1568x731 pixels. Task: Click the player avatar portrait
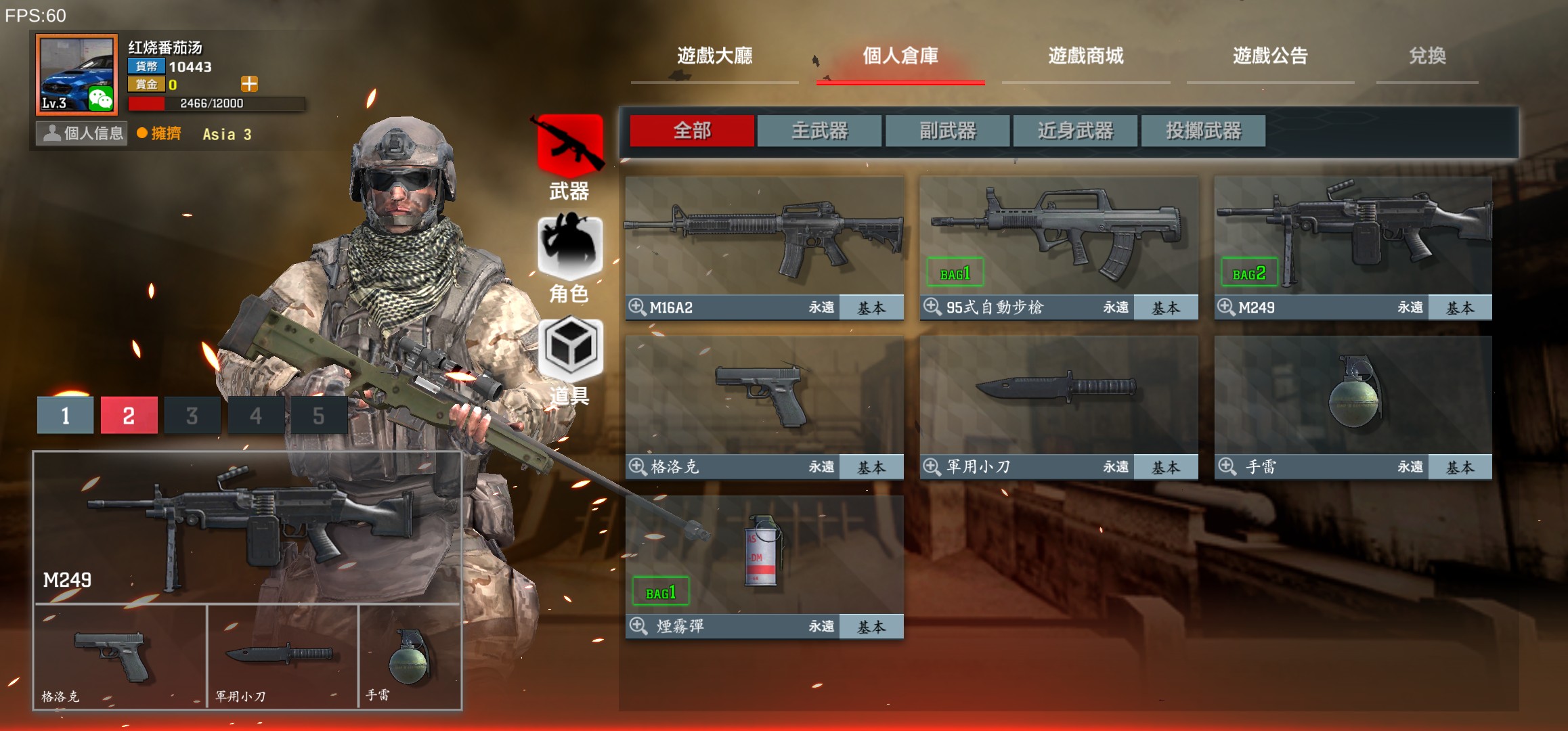pyautogui.click(x=77, y=74)
